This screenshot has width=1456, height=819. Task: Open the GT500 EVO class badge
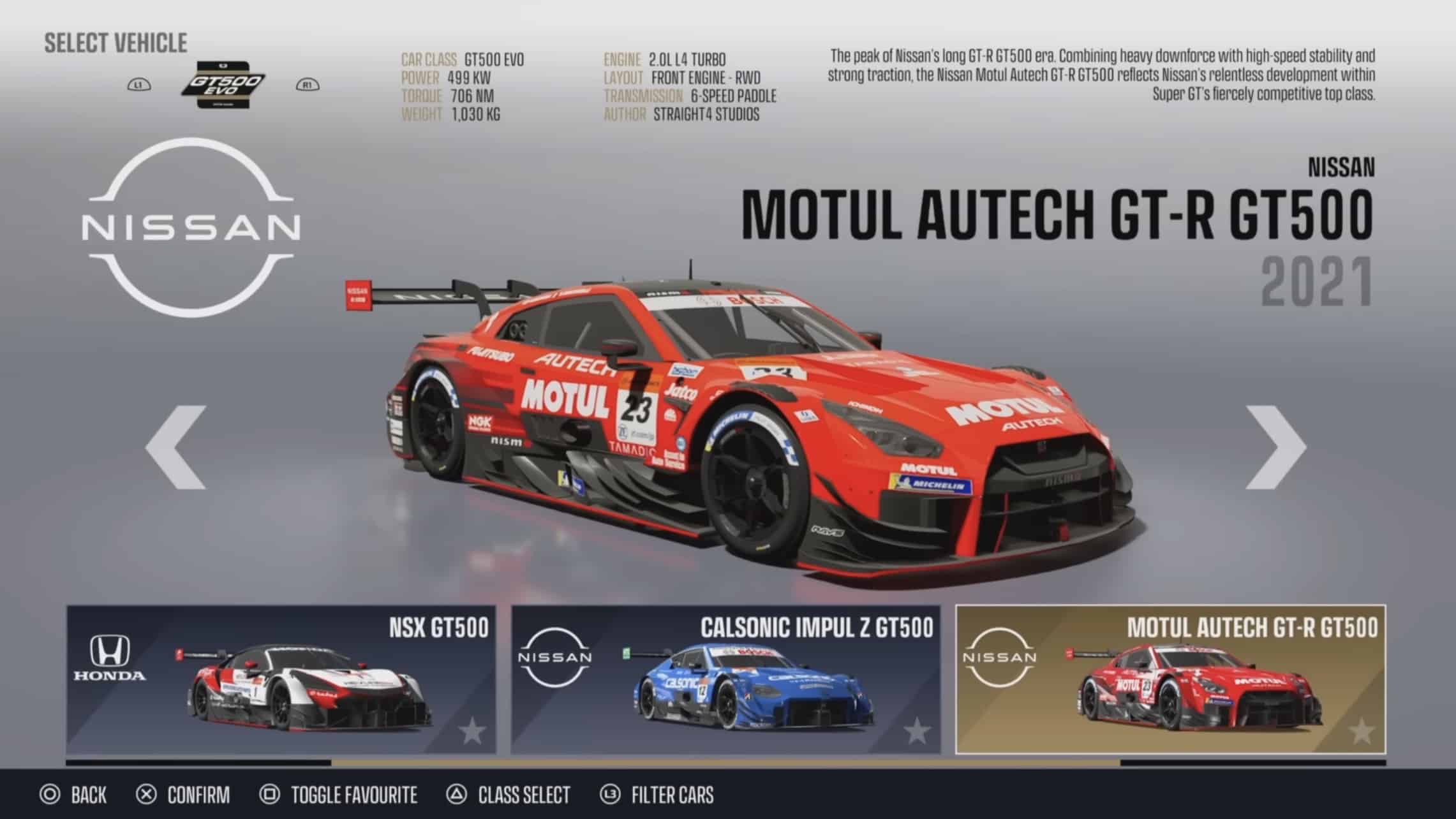223,85
